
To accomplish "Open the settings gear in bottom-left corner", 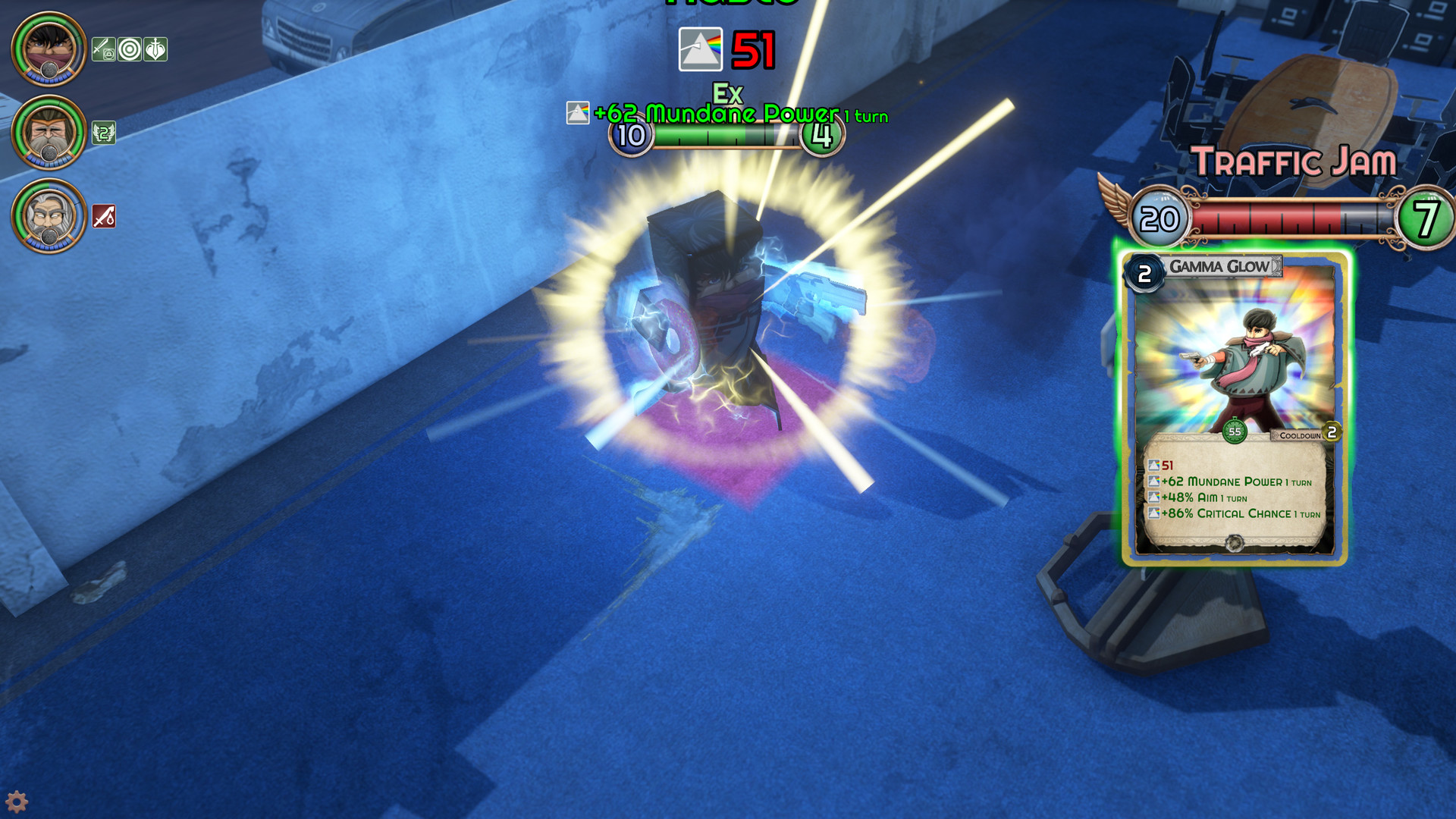I will (17, 802).
